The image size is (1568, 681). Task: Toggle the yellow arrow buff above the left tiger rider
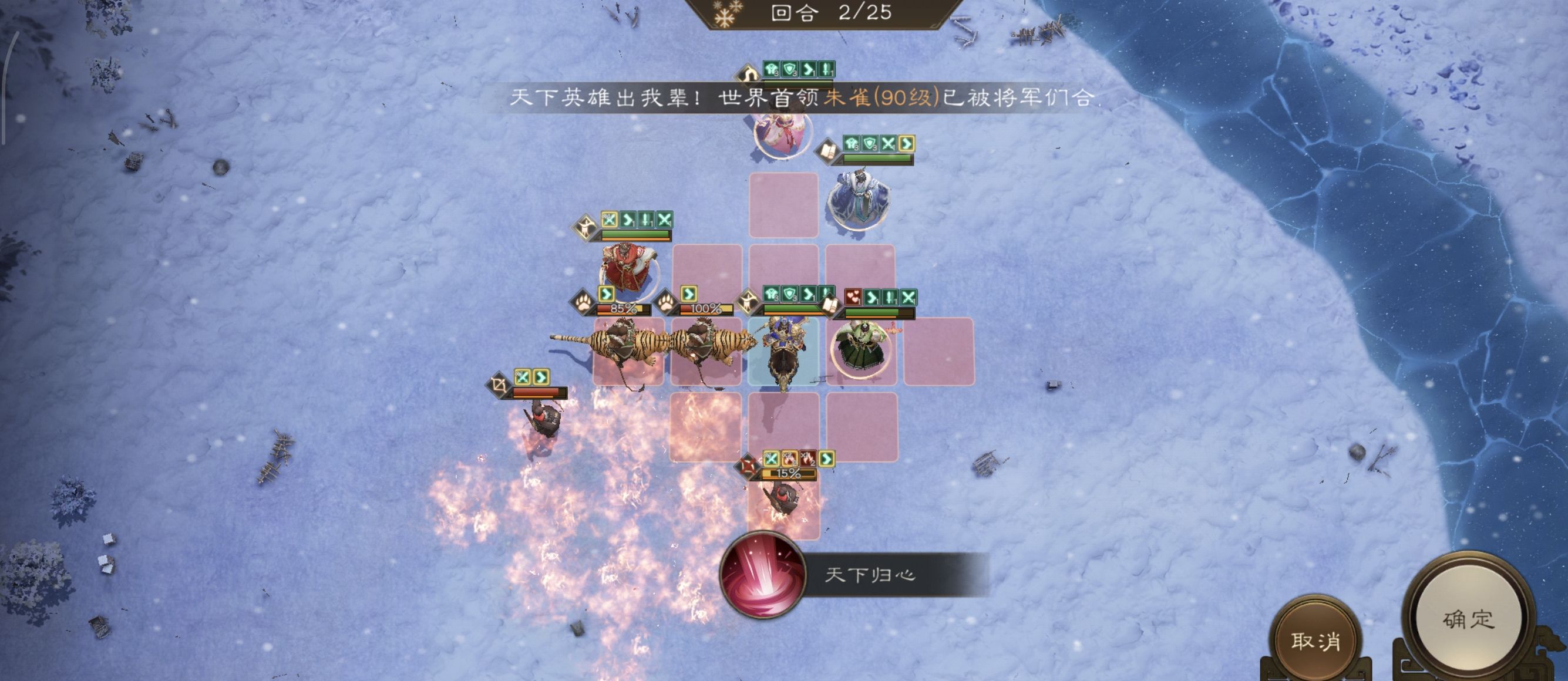click(607, 294)
